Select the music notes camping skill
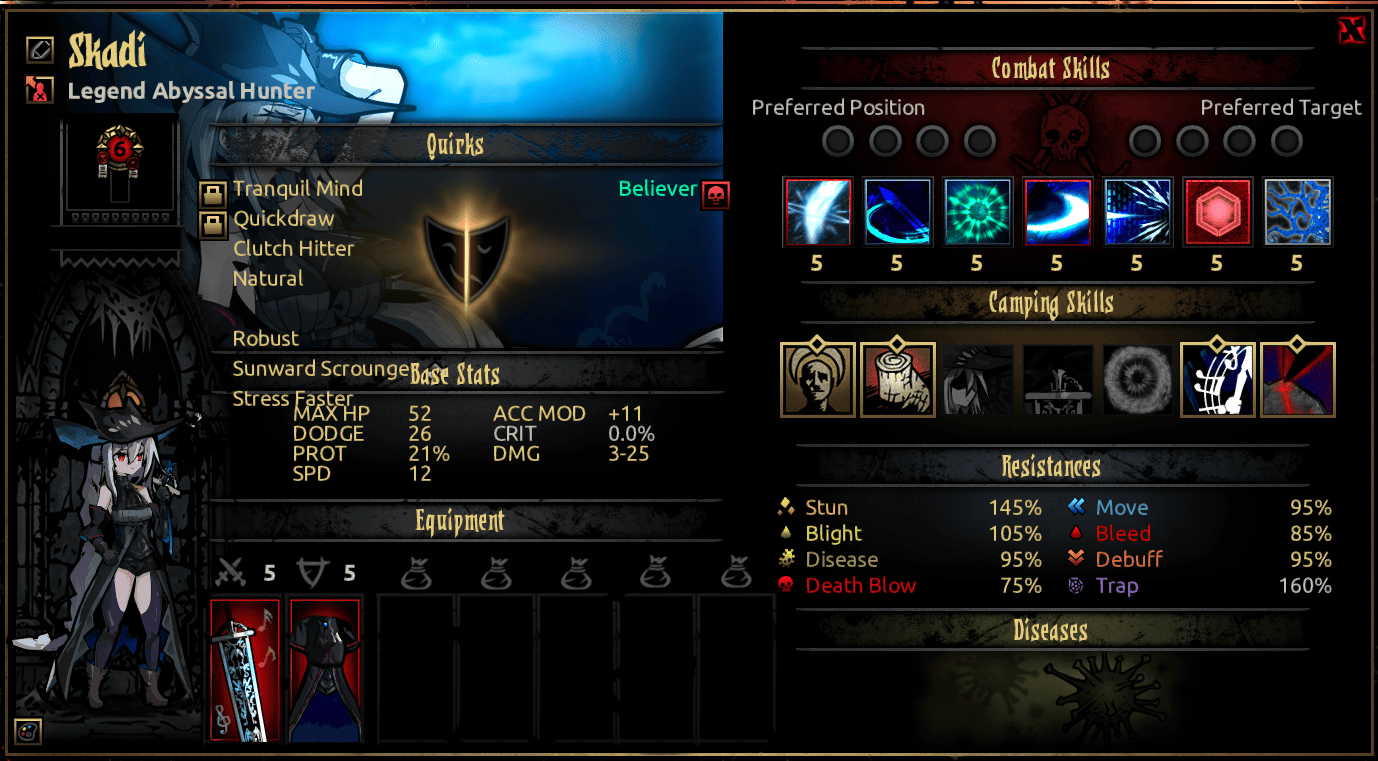Image resolution: width=1378 pixels, height=761 pixels. coord(1218,380)
